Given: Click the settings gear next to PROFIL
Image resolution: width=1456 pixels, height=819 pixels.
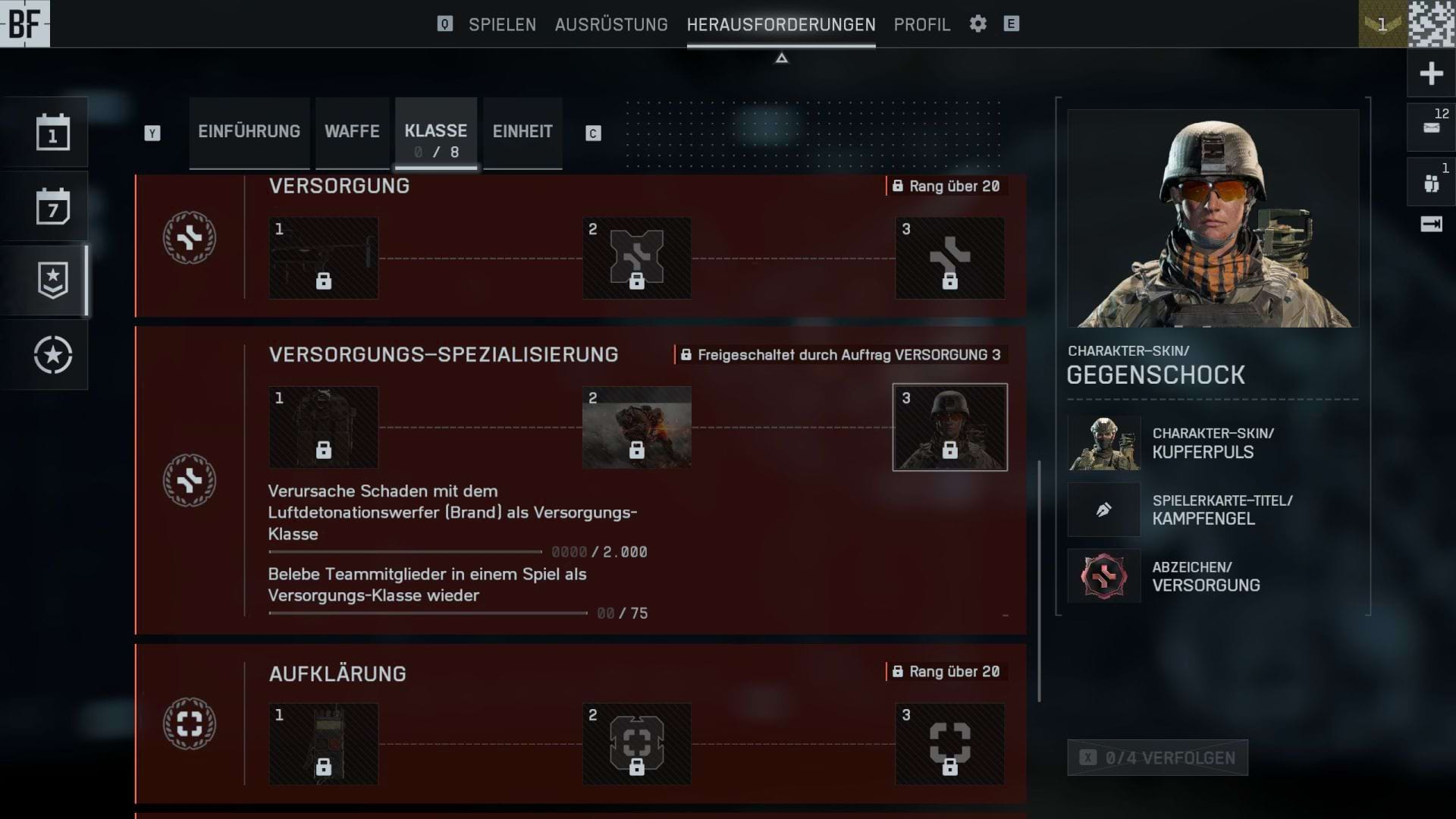Looking at the screenshot, I should [x=977, y=24].
